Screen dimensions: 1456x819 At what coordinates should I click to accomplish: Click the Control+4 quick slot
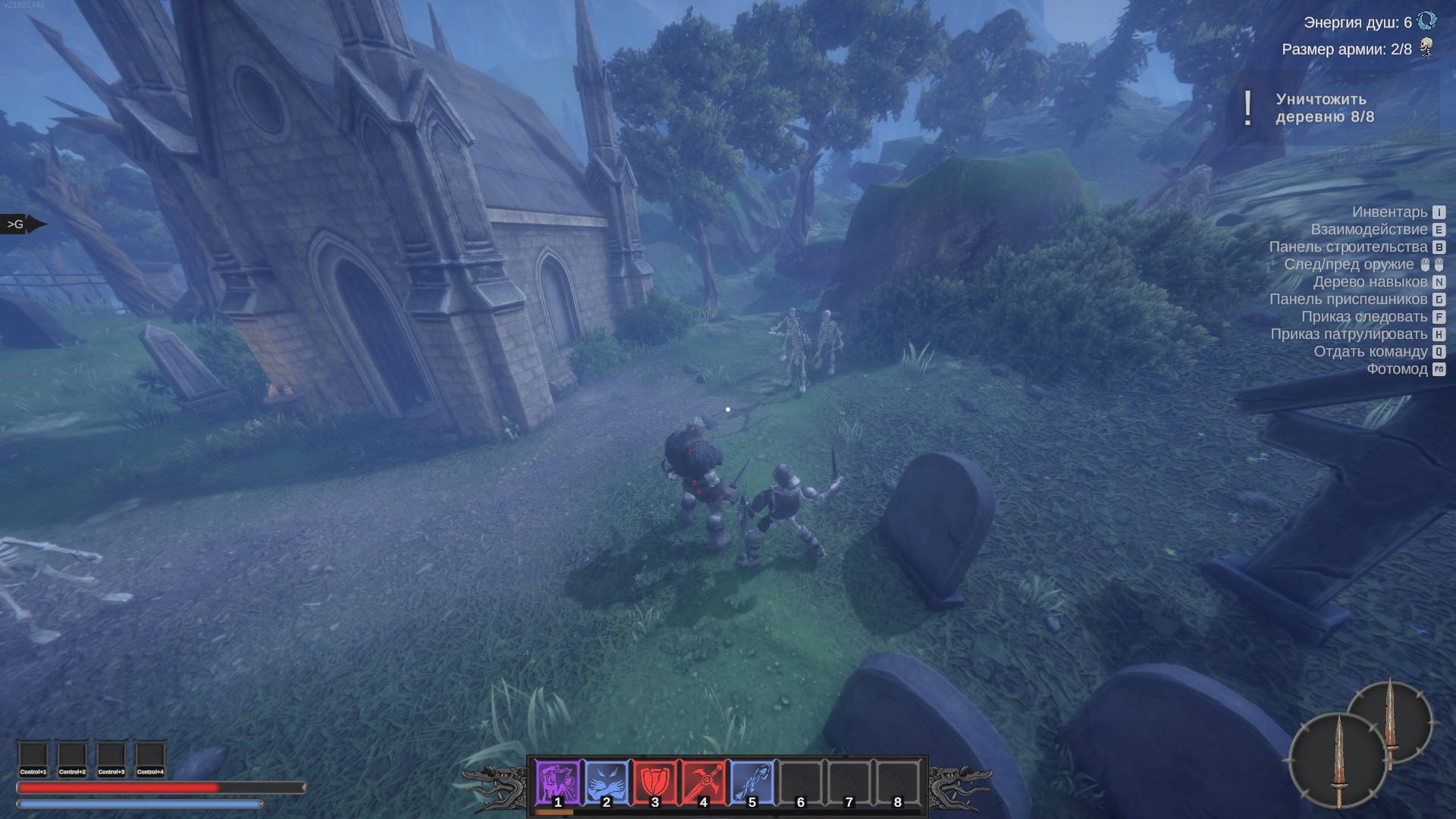(x=150, y=758)
